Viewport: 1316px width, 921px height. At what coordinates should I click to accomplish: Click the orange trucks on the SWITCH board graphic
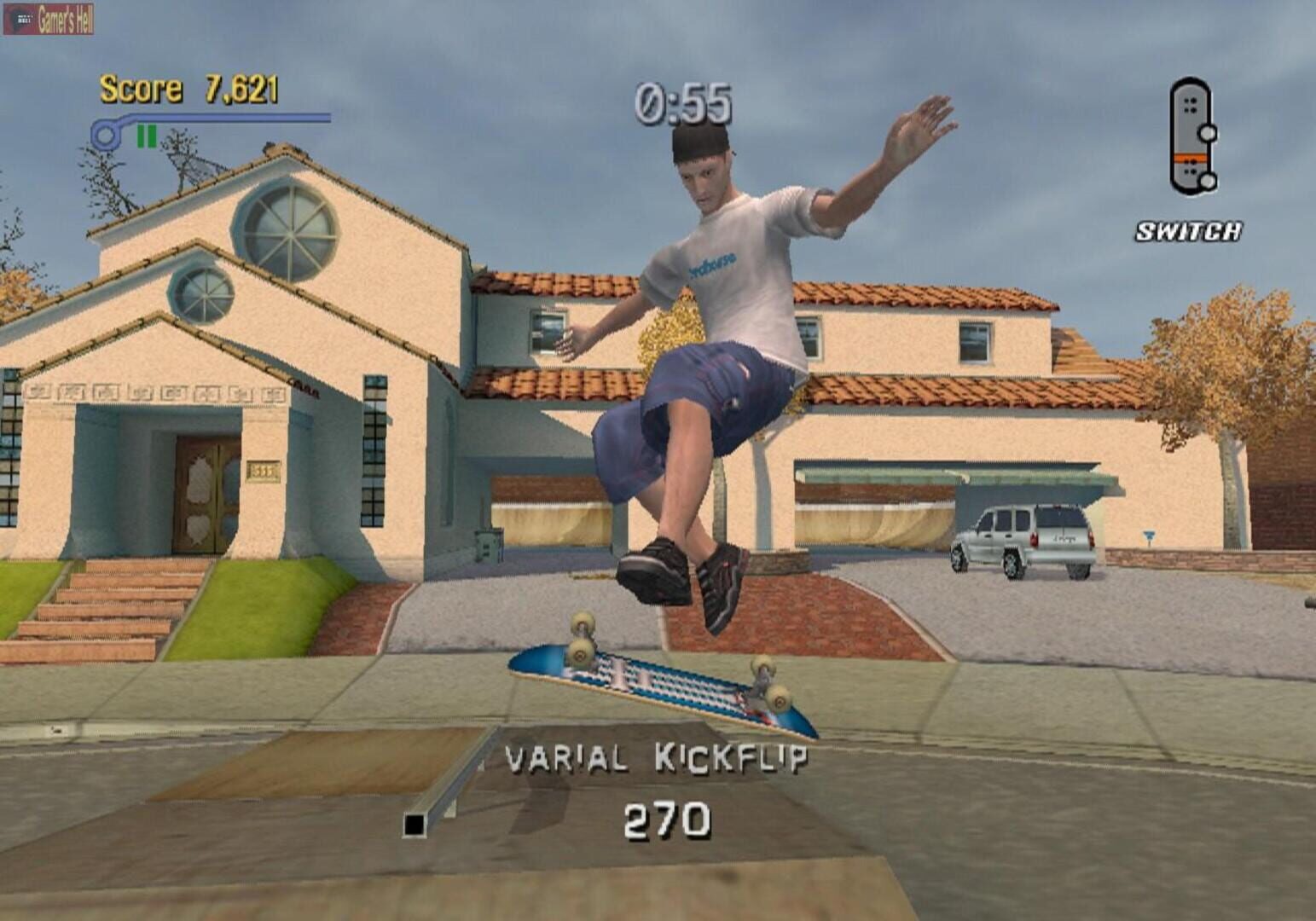click(1191, 158)
